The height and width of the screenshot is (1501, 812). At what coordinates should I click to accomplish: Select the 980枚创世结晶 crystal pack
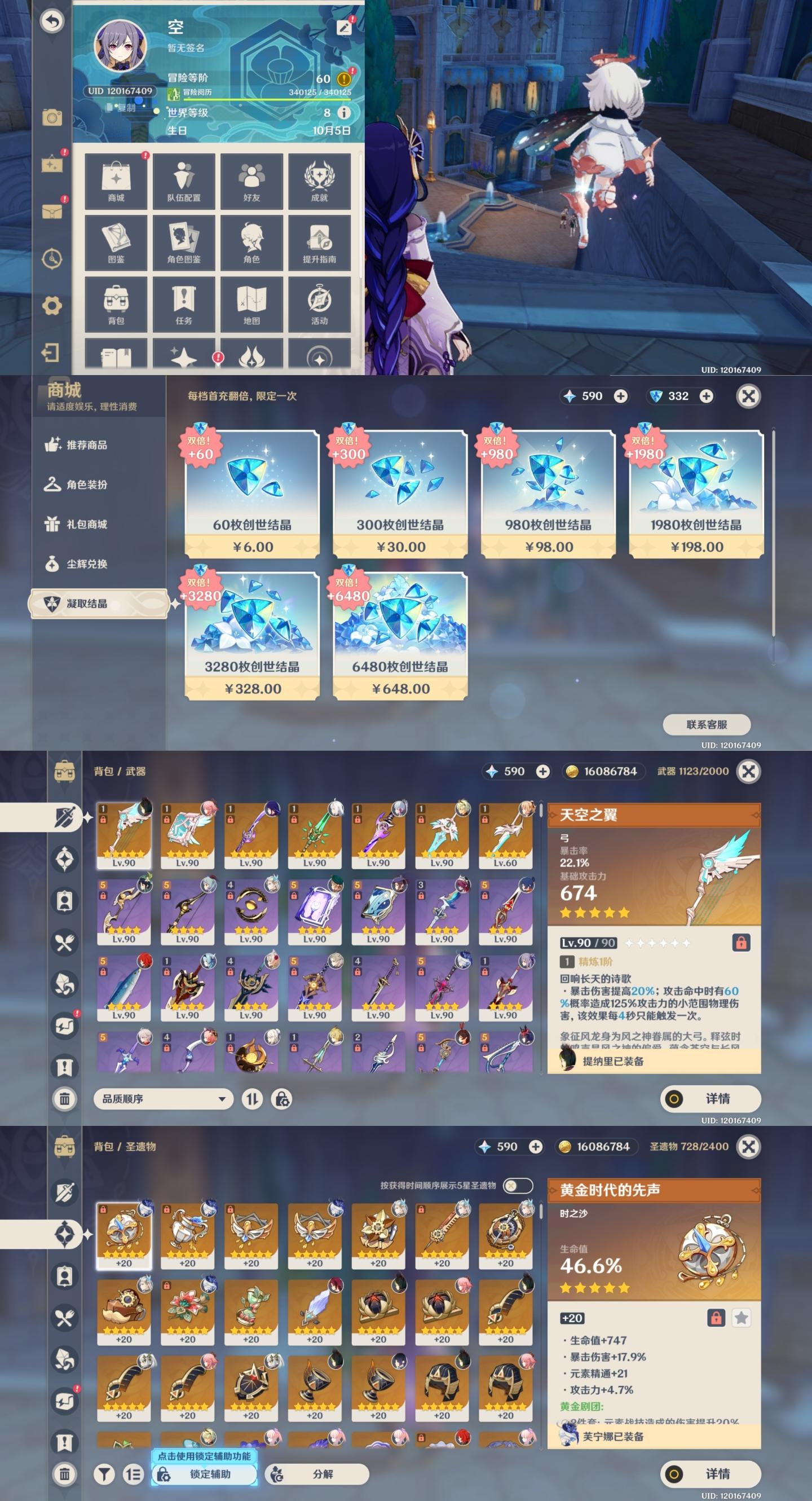tap(548, 495)
